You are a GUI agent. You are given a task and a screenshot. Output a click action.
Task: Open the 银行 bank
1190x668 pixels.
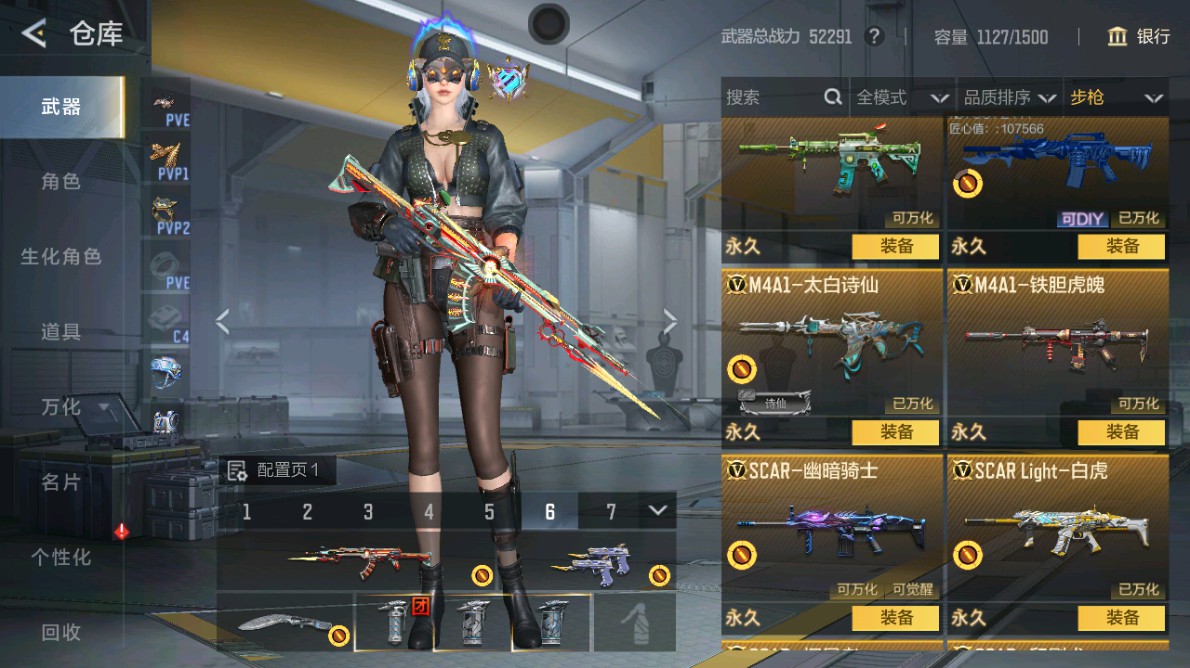coord(1139,37)
